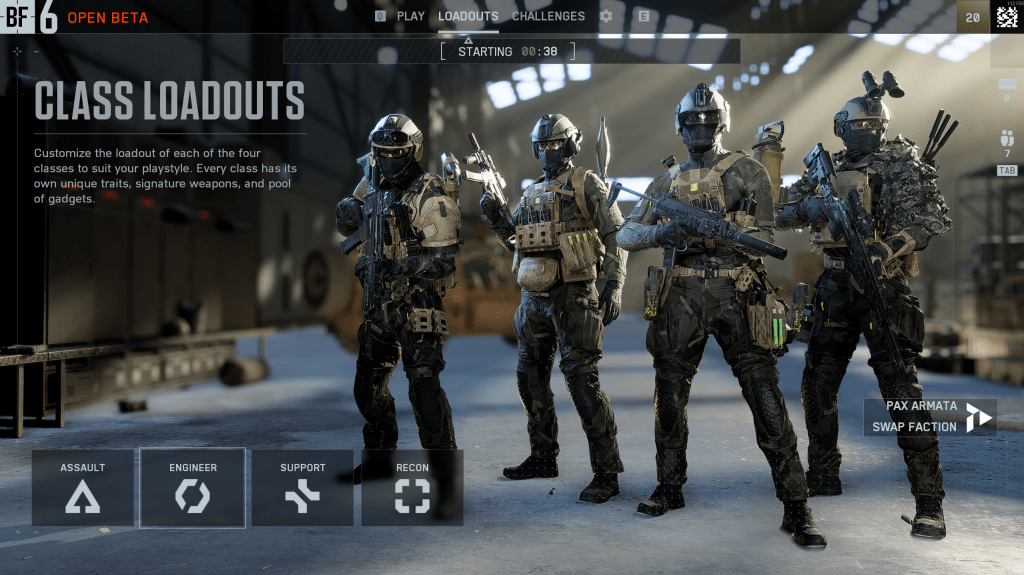Image resolution: width=1024 pixels, height=575 pixels.
Task: Swap faction from Pax Armata
Action: tap(930, 416)
